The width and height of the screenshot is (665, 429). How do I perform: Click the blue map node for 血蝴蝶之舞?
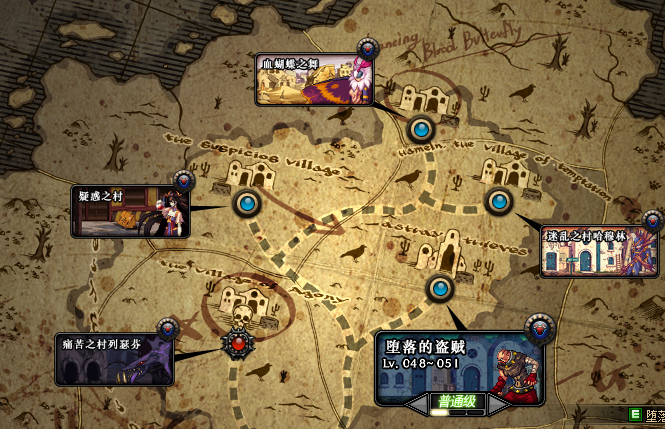click(x=421, y=129)
